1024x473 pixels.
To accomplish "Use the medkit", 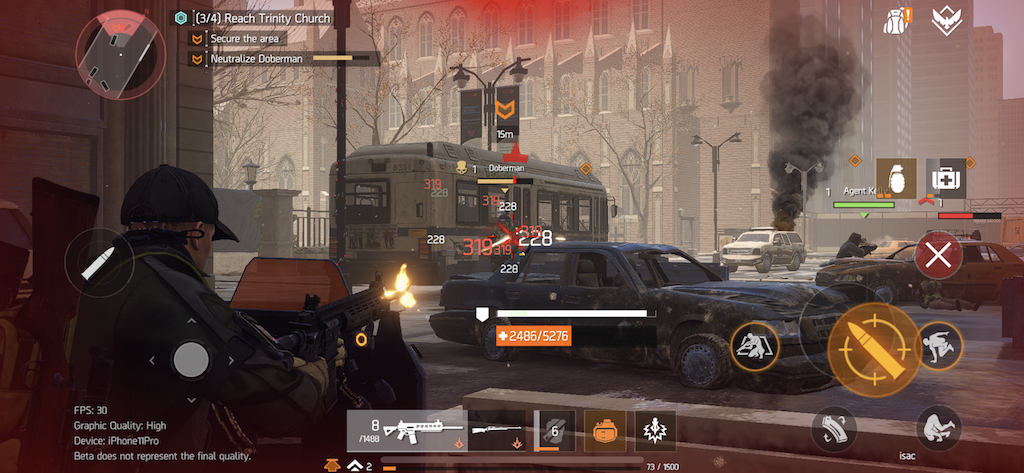I will coord(946,179).
